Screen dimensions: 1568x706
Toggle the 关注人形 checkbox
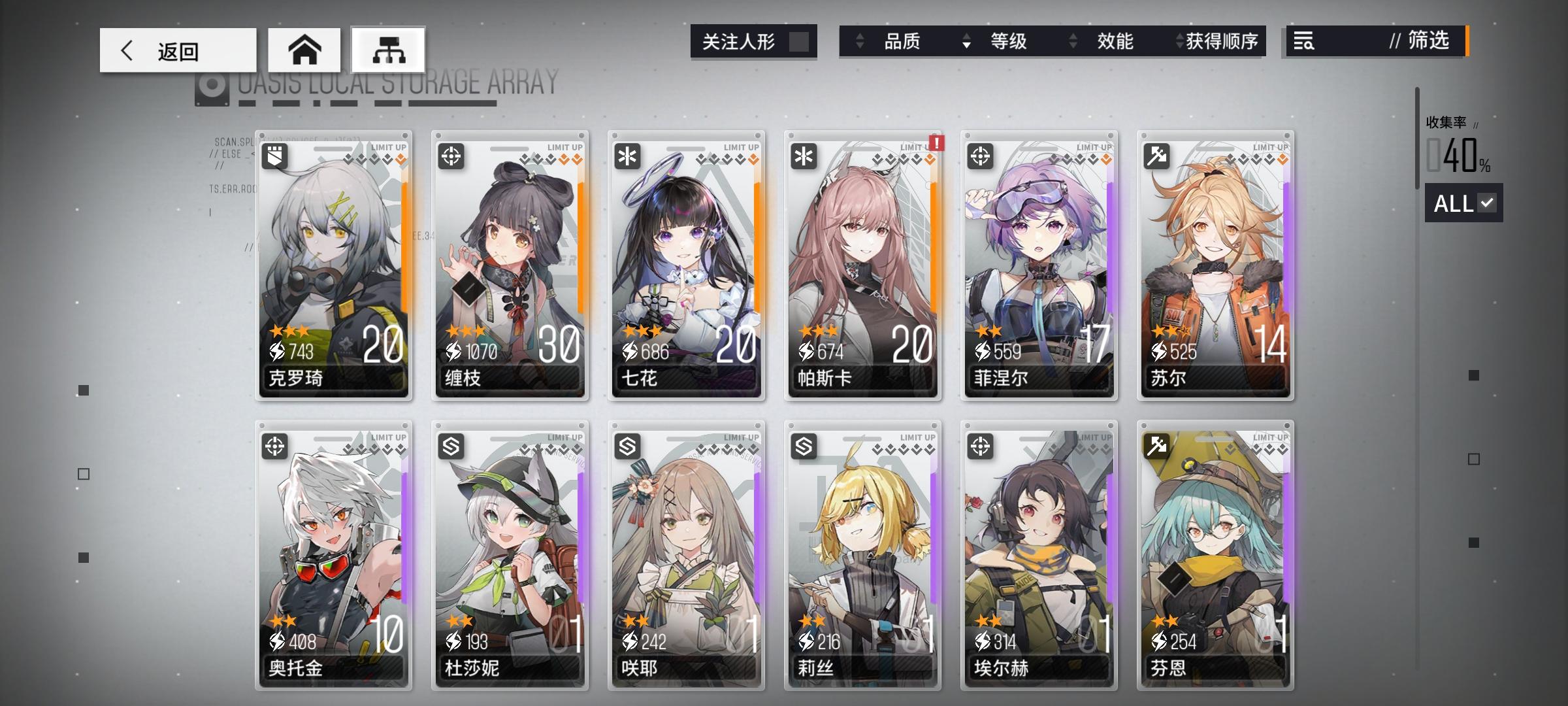pos(800,41)
